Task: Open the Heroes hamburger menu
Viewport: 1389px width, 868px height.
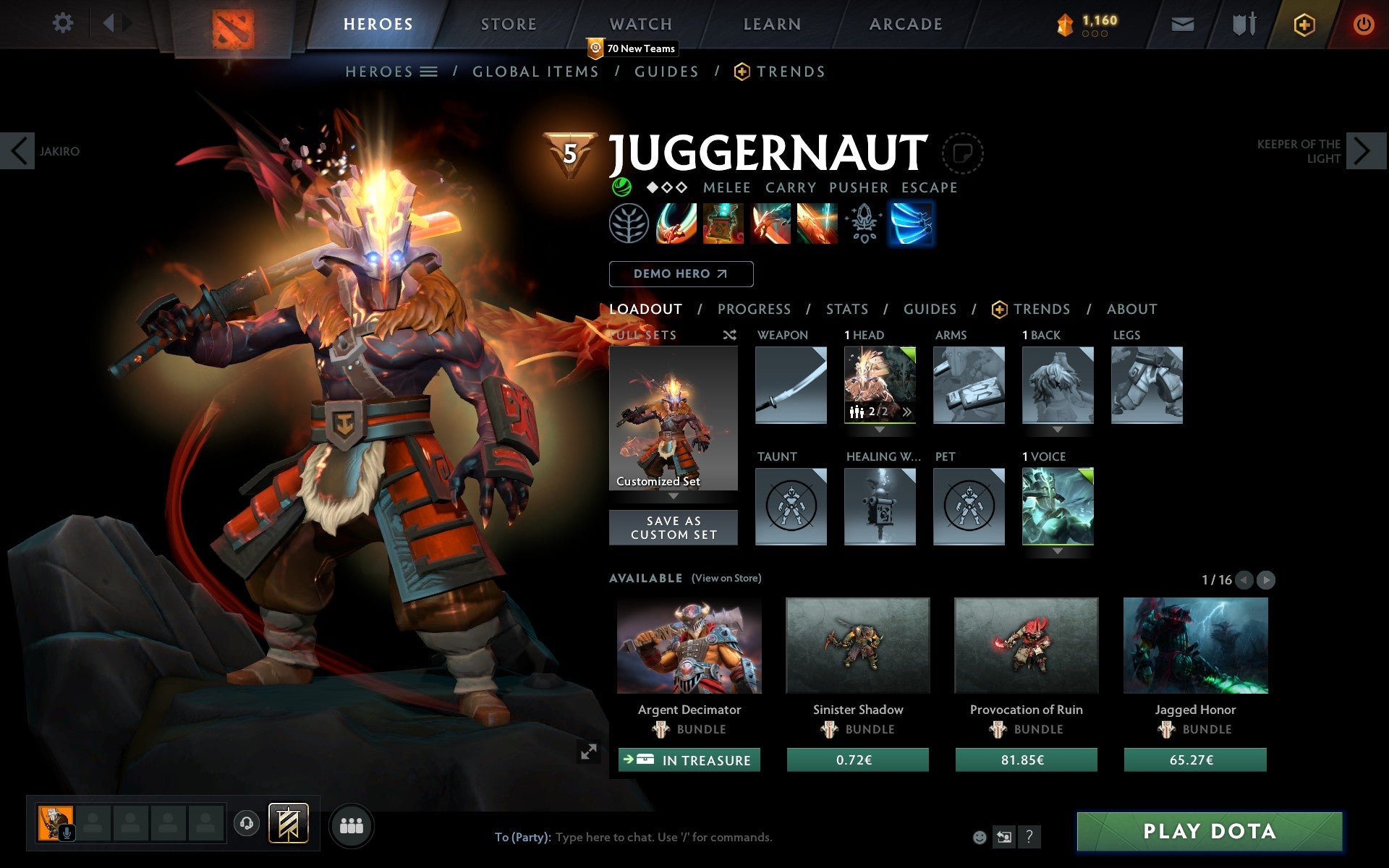Action: coord(428,71)
